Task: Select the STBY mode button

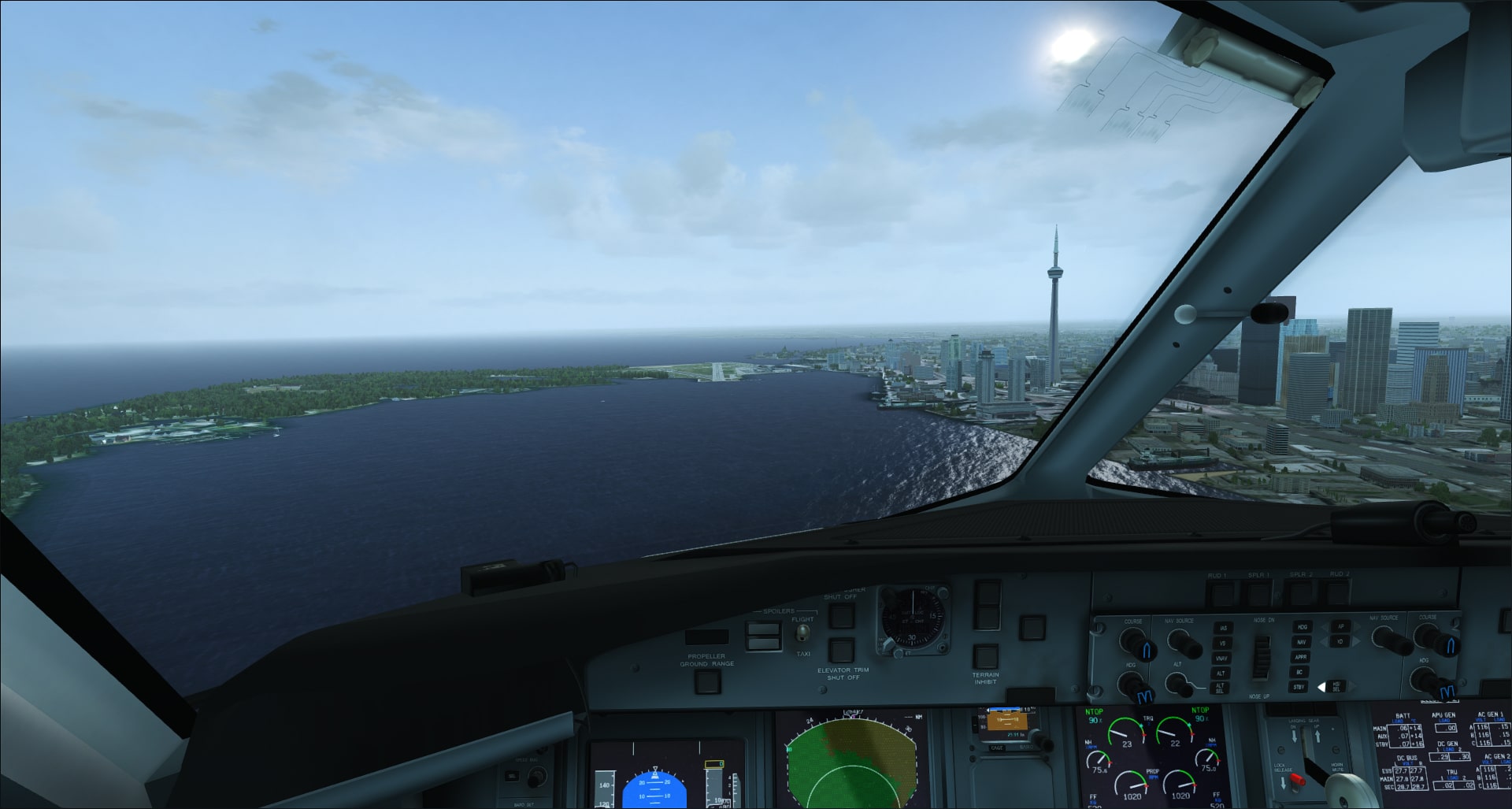Action: 1299,687
